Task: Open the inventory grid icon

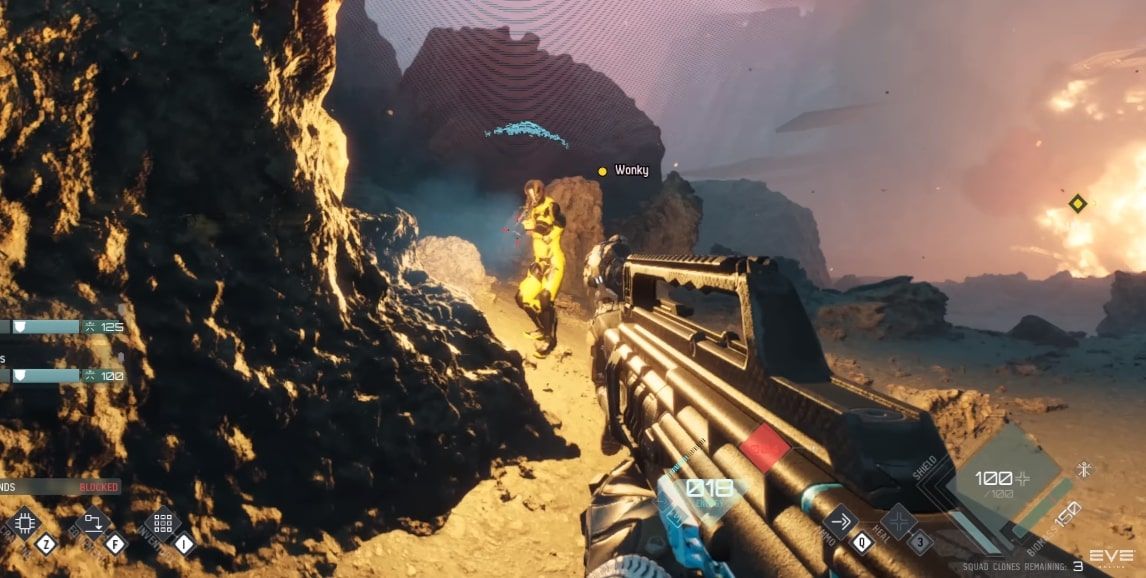Action: [163, 523]
